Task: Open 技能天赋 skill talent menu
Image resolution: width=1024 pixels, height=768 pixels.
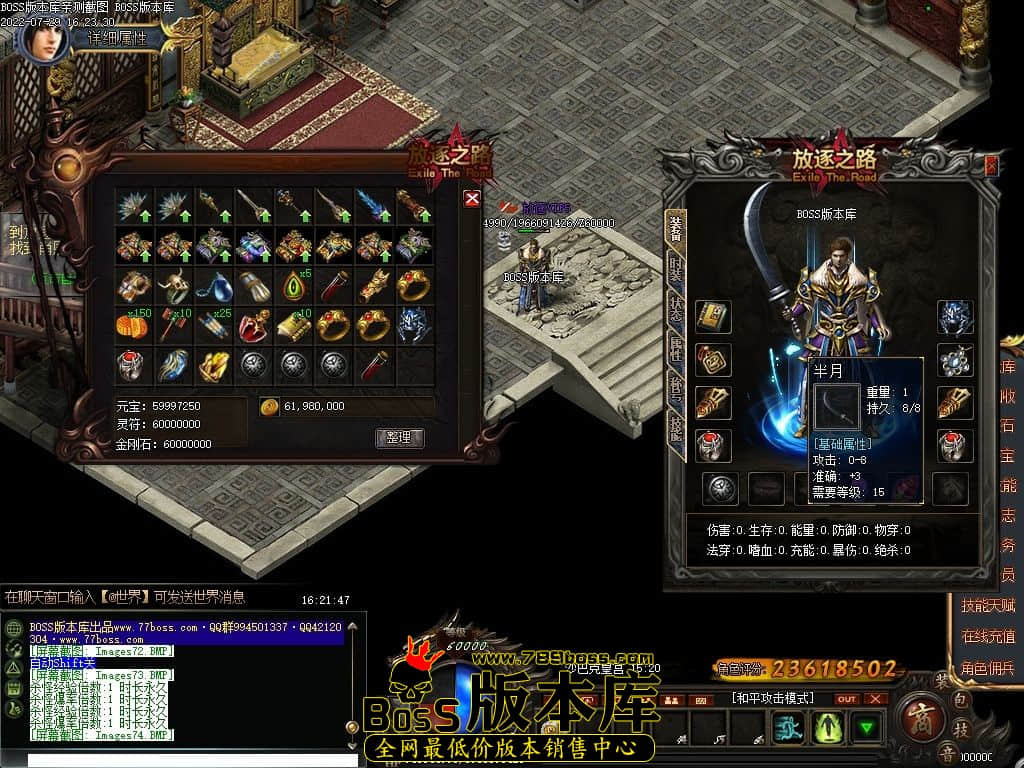Action: pyautogui.click(x=987, y=605)
